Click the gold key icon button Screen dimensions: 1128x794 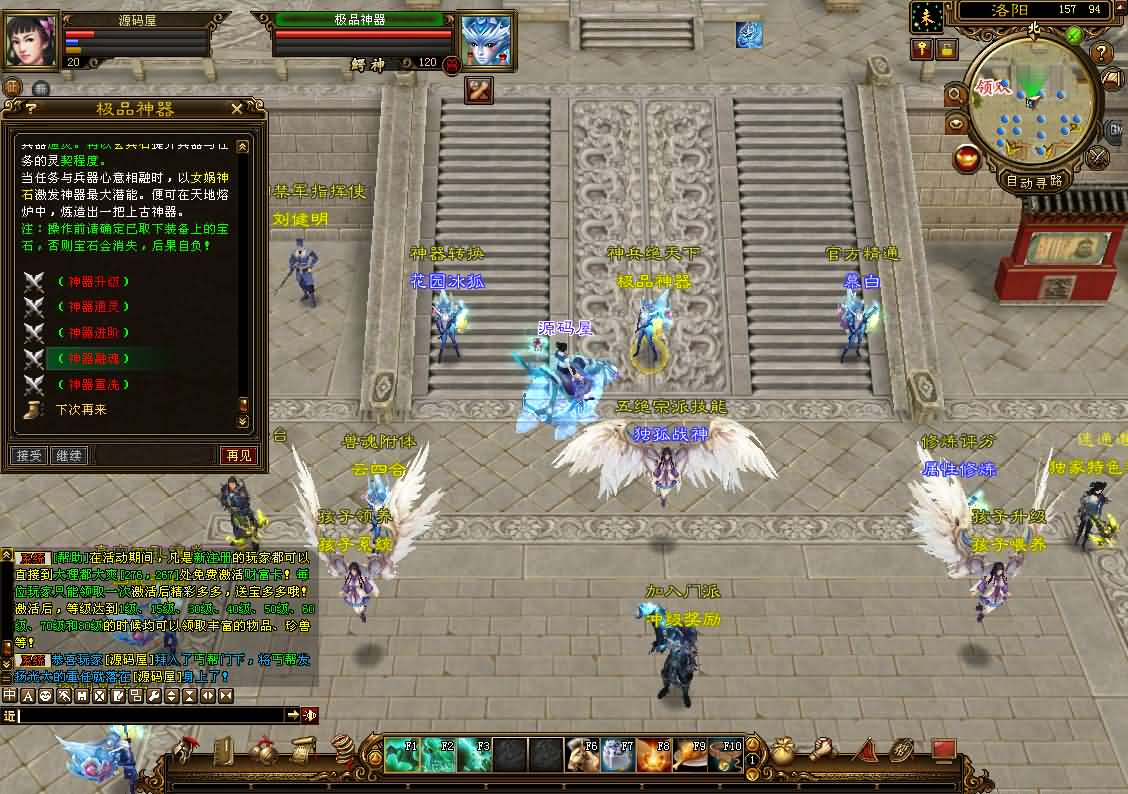coord(921,49)
